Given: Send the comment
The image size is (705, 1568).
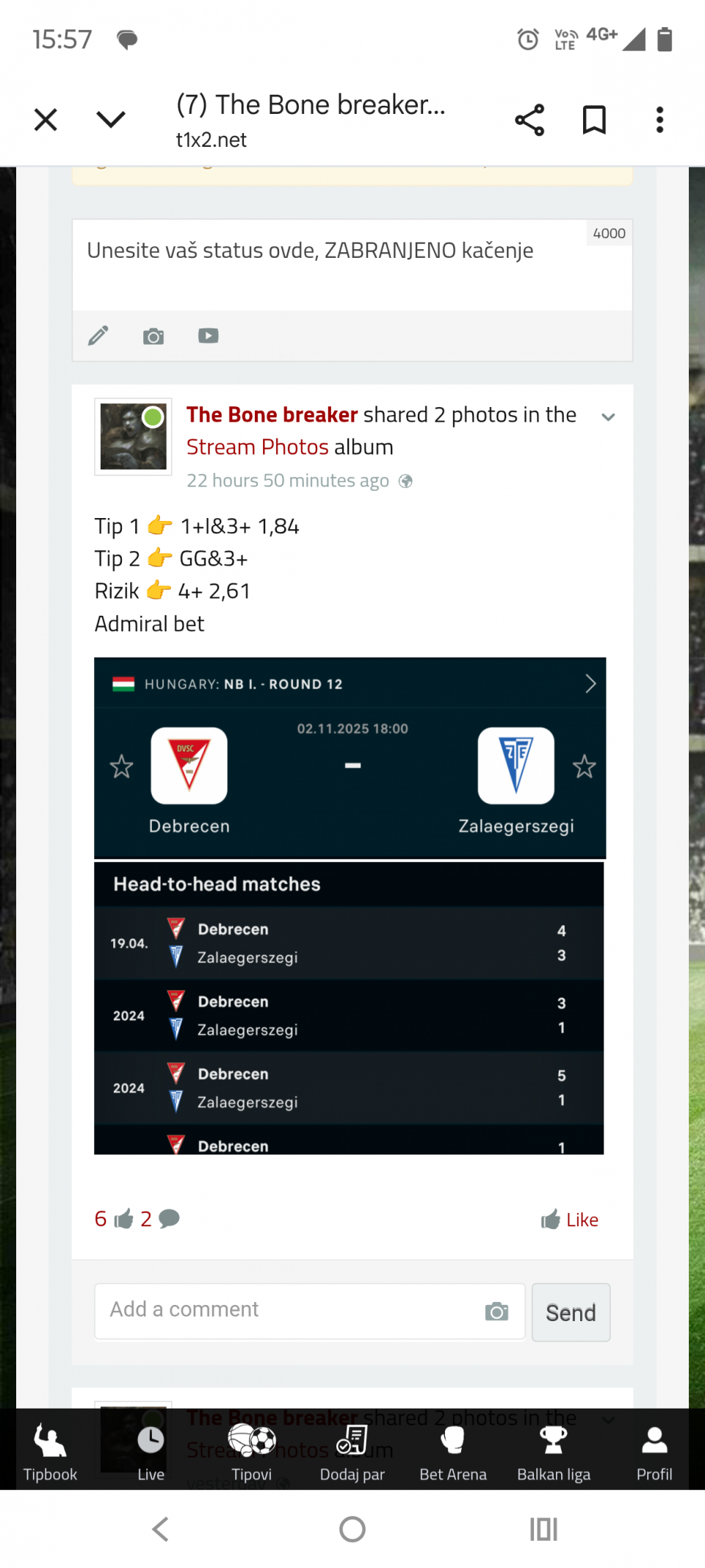Looking at the screenshot, I should (x=571, y=1312).
